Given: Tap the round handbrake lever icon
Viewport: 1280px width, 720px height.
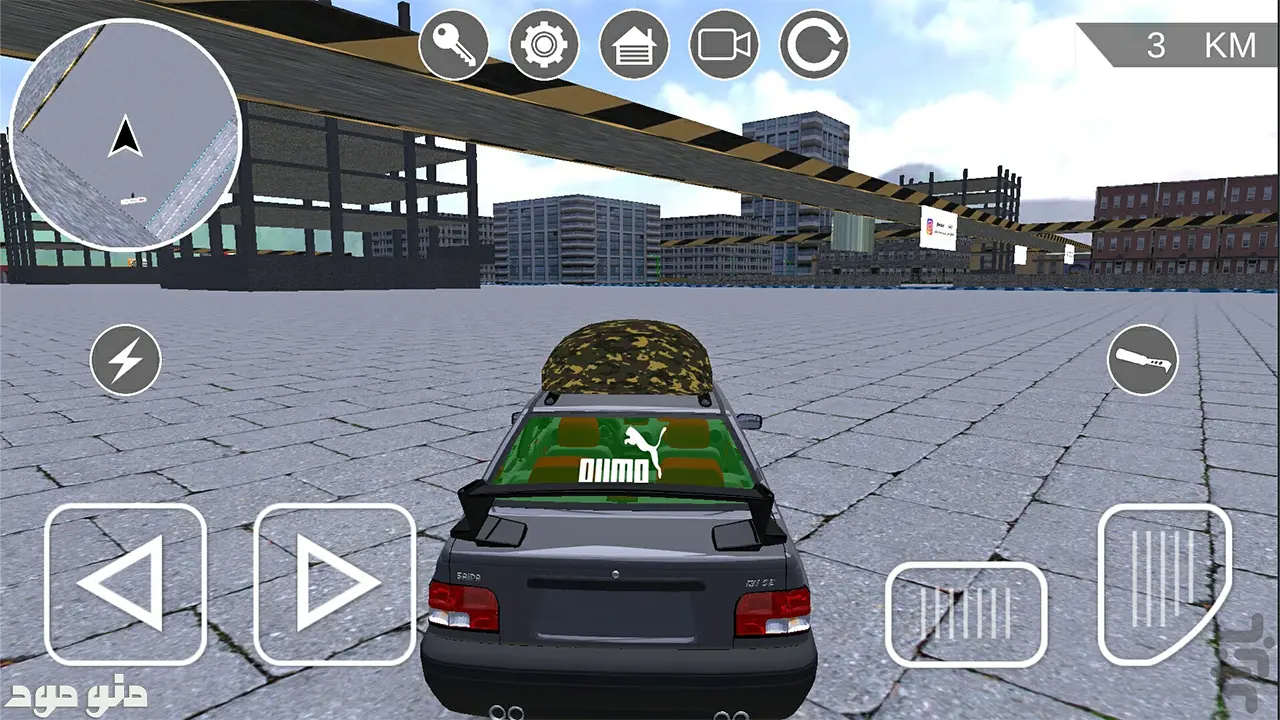Looking at the screenshot, I should pyautogui.click(x=1142, y=360).
